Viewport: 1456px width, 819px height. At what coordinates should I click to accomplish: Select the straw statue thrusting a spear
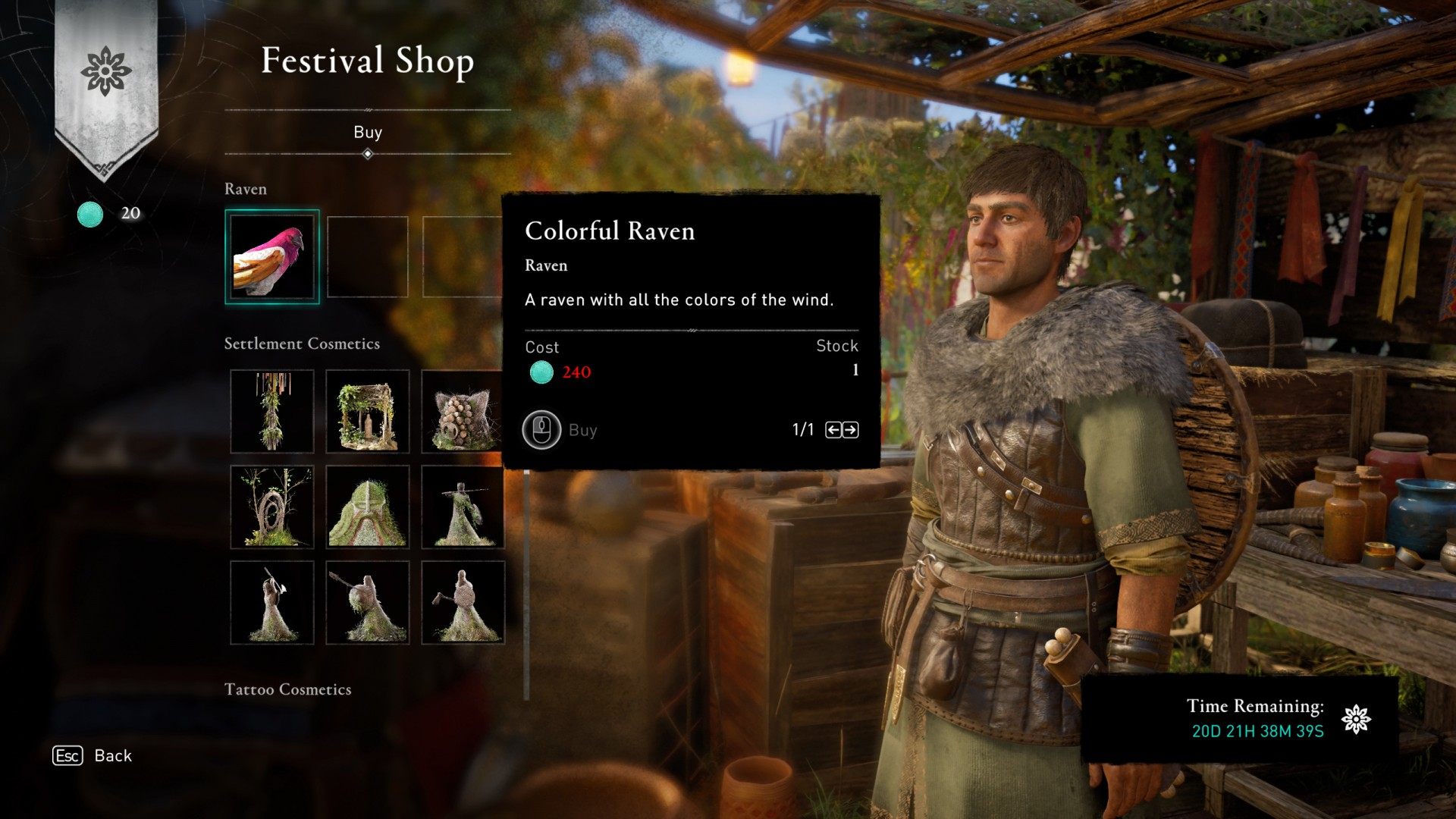pyautogui.click(x=368, y=603)
